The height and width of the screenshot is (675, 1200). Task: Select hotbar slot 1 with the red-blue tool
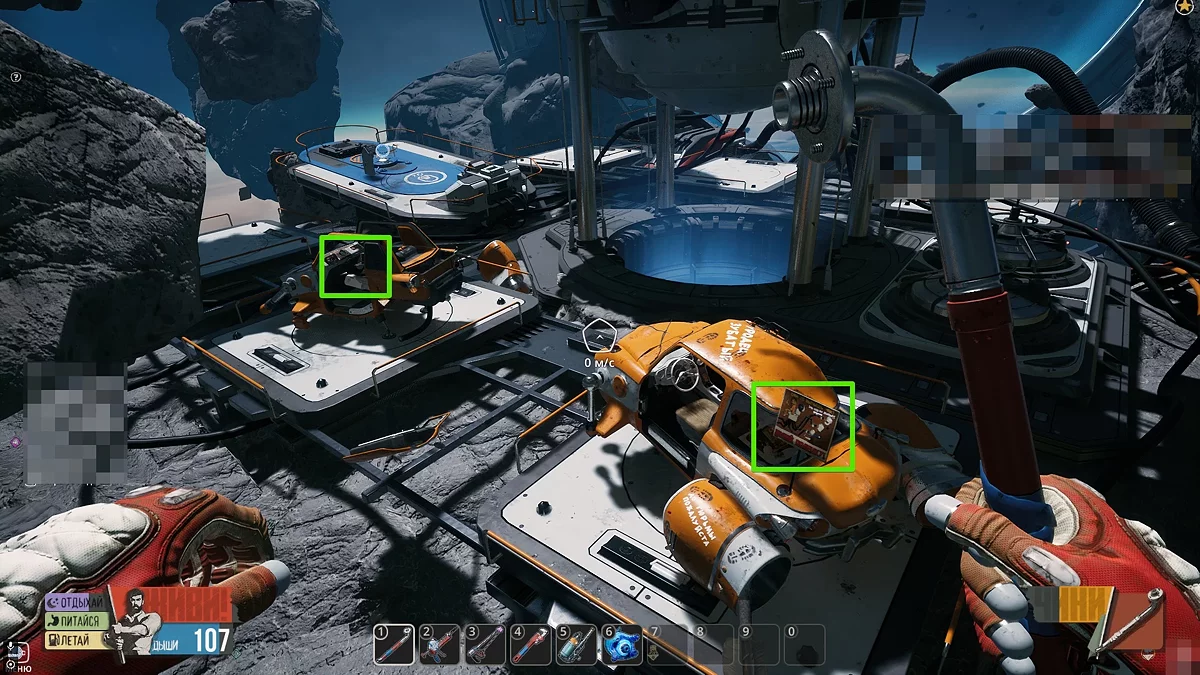(x=393, y=645)
